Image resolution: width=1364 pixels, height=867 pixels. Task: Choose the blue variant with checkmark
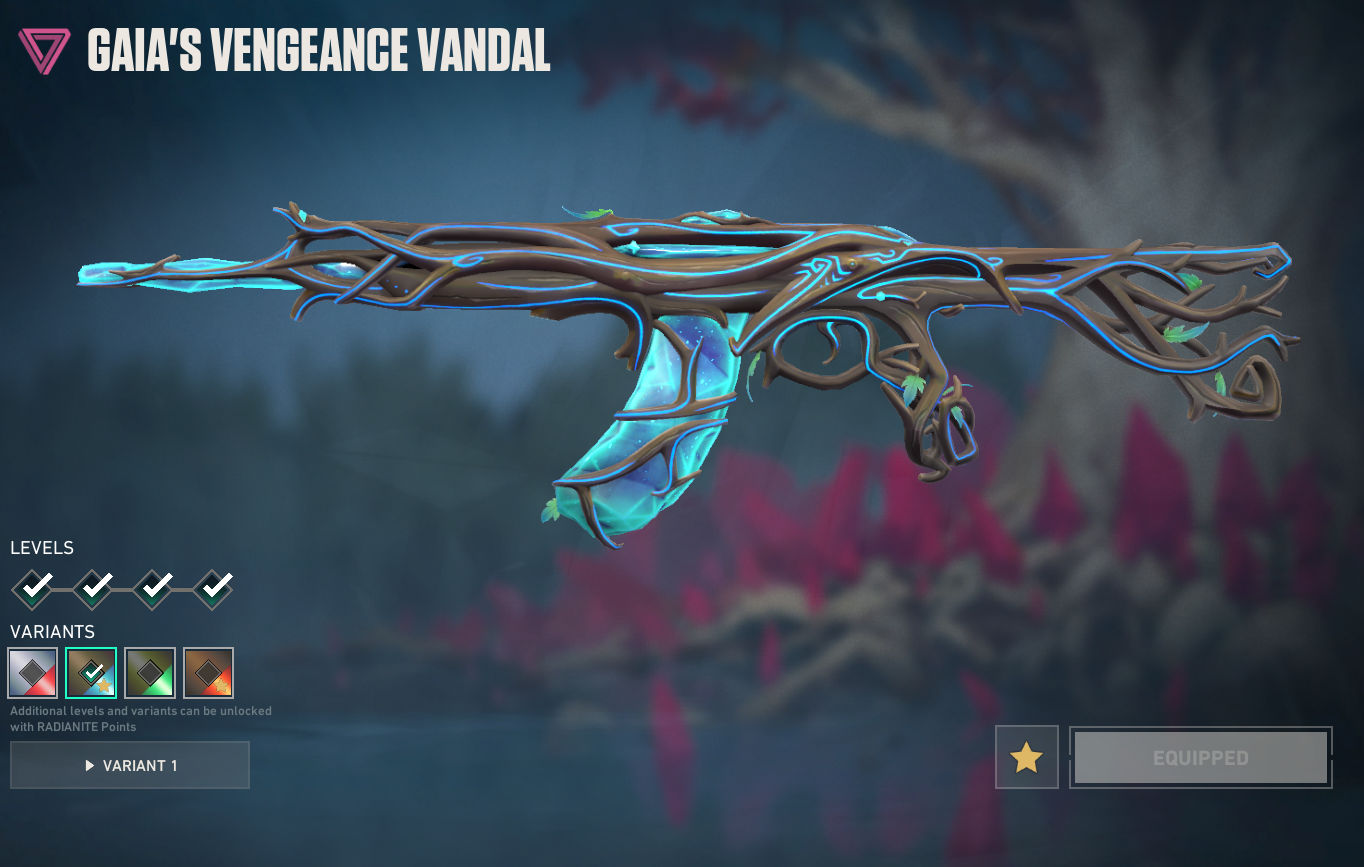(91, 673)
